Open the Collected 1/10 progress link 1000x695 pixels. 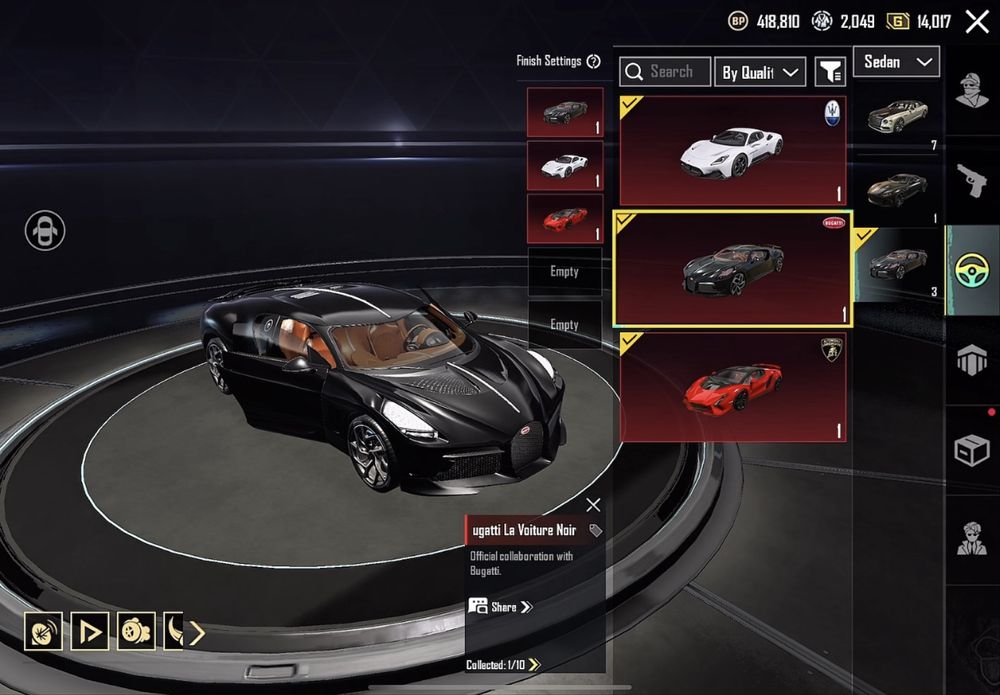503,665
